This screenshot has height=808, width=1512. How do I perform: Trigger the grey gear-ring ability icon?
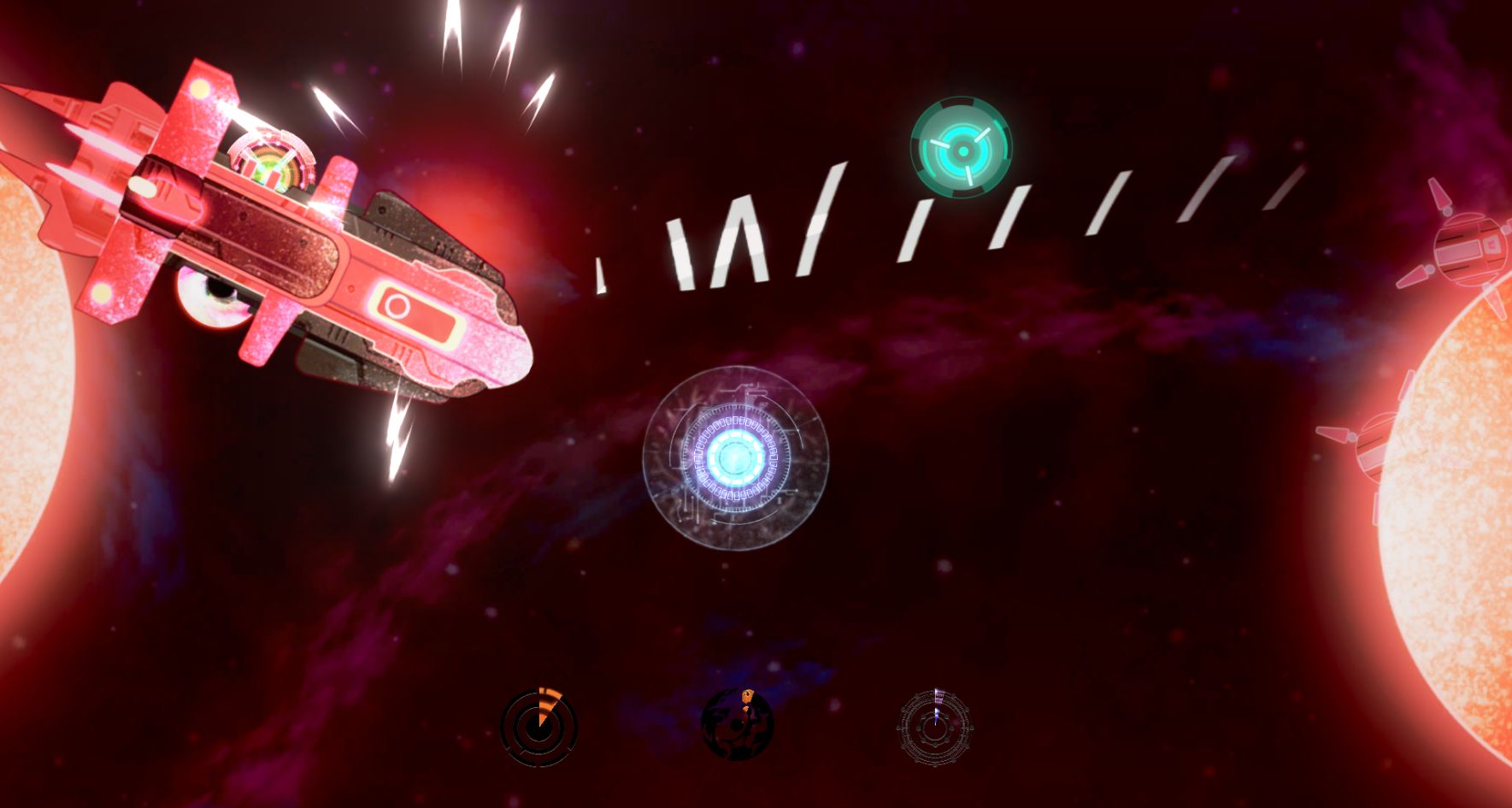(x=935, y=728)
